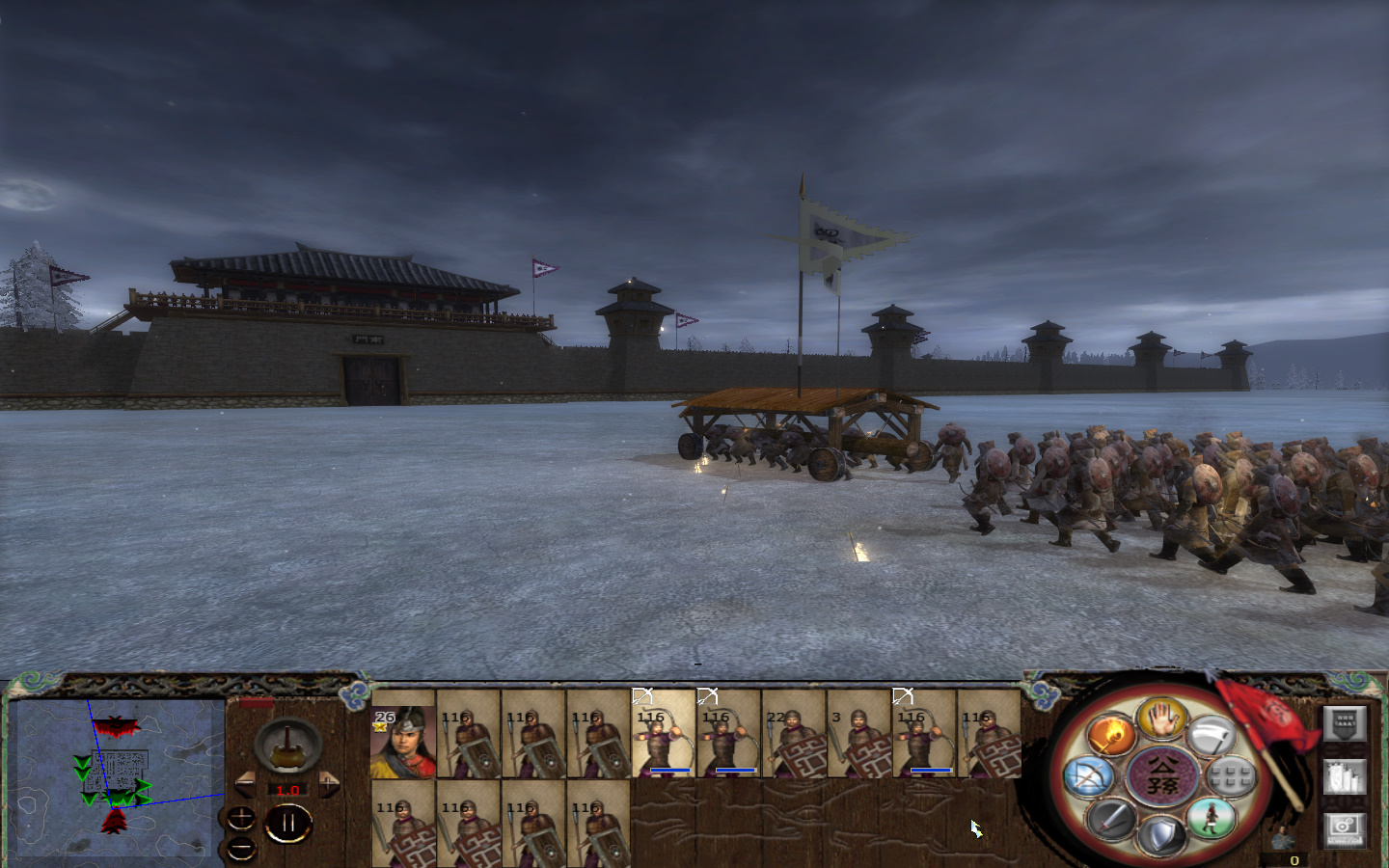Viewport: 1389px width, 868px height.
Task: Open the group formations grid icon
Action: [x=1230, y=777]
